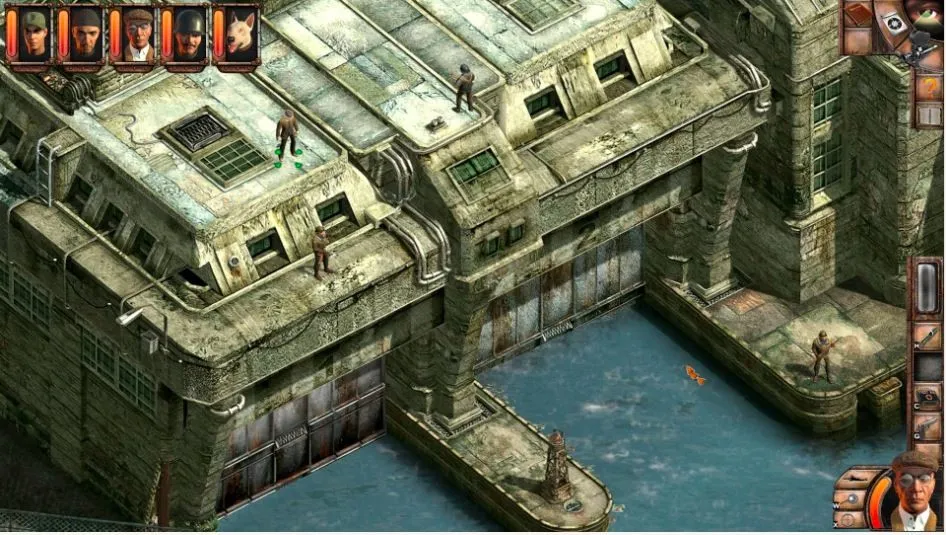The width and height of the screenshot is (946, 535).
Task: Select the Green Beret portrait
Action: click(33, 33)
